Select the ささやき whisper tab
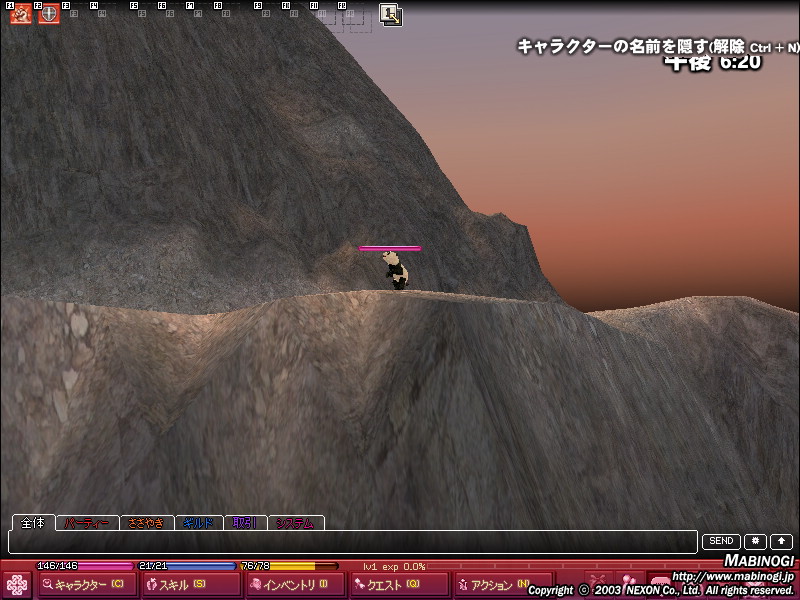This screenshot has width=800, height=600. [146, 522]
